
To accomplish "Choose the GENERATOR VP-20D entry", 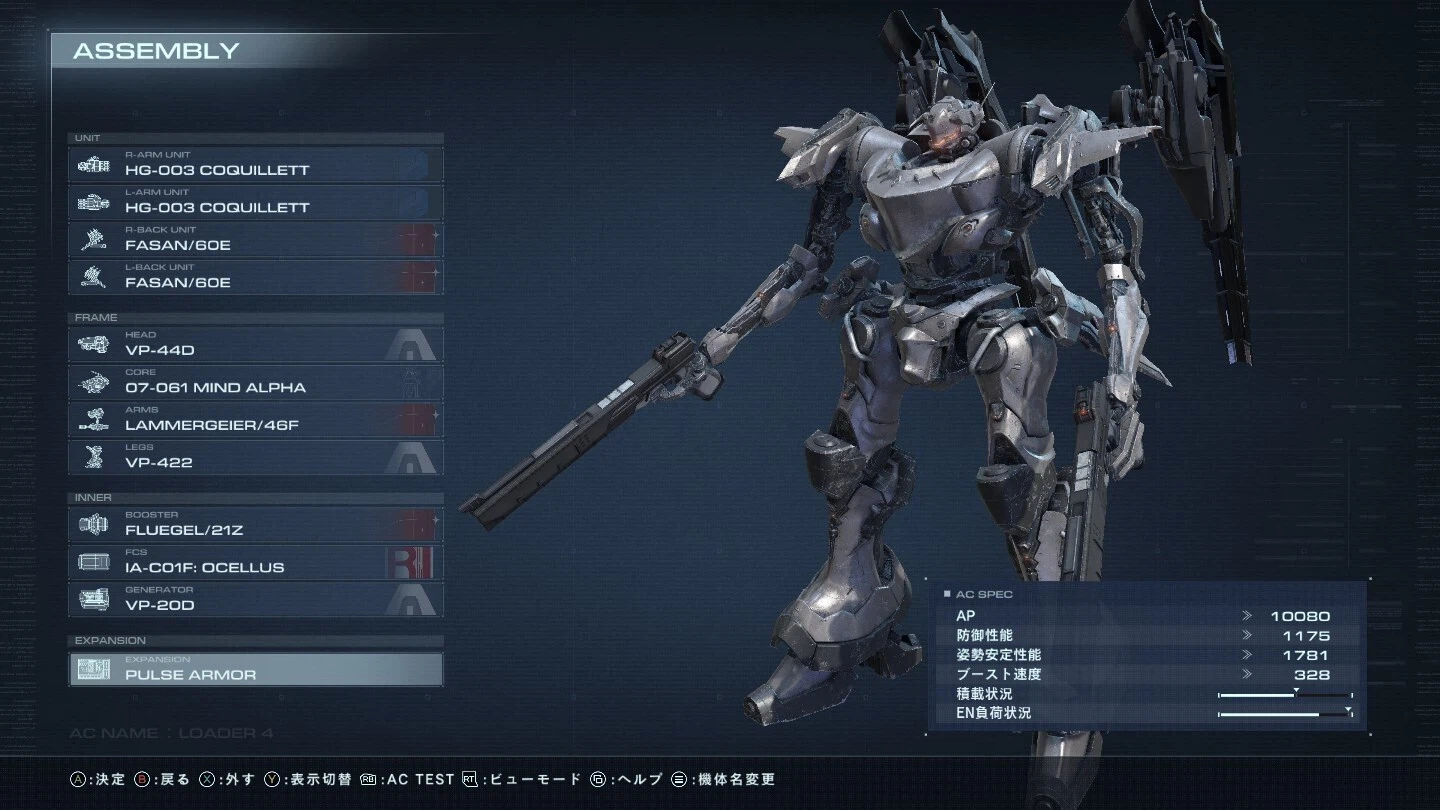I will click(255, 599).
